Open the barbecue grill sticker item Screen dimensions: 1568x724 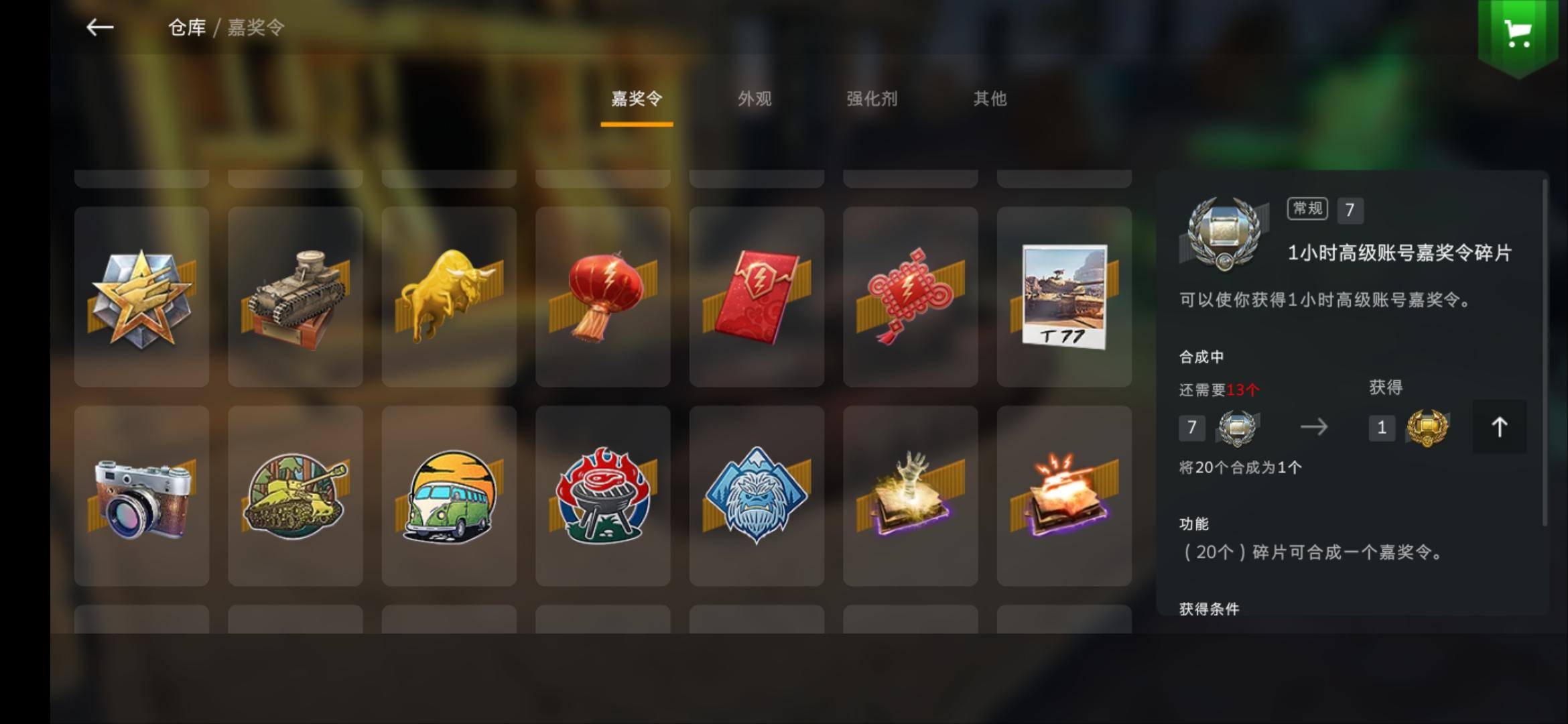603,496
